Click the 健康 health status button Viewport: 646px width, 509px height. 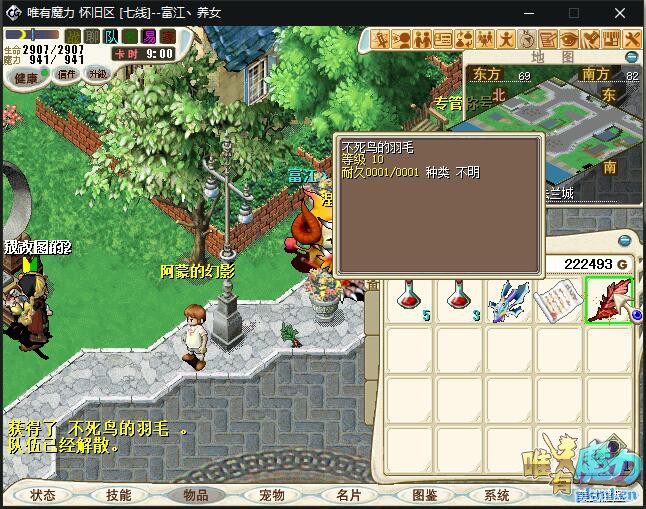27,77
